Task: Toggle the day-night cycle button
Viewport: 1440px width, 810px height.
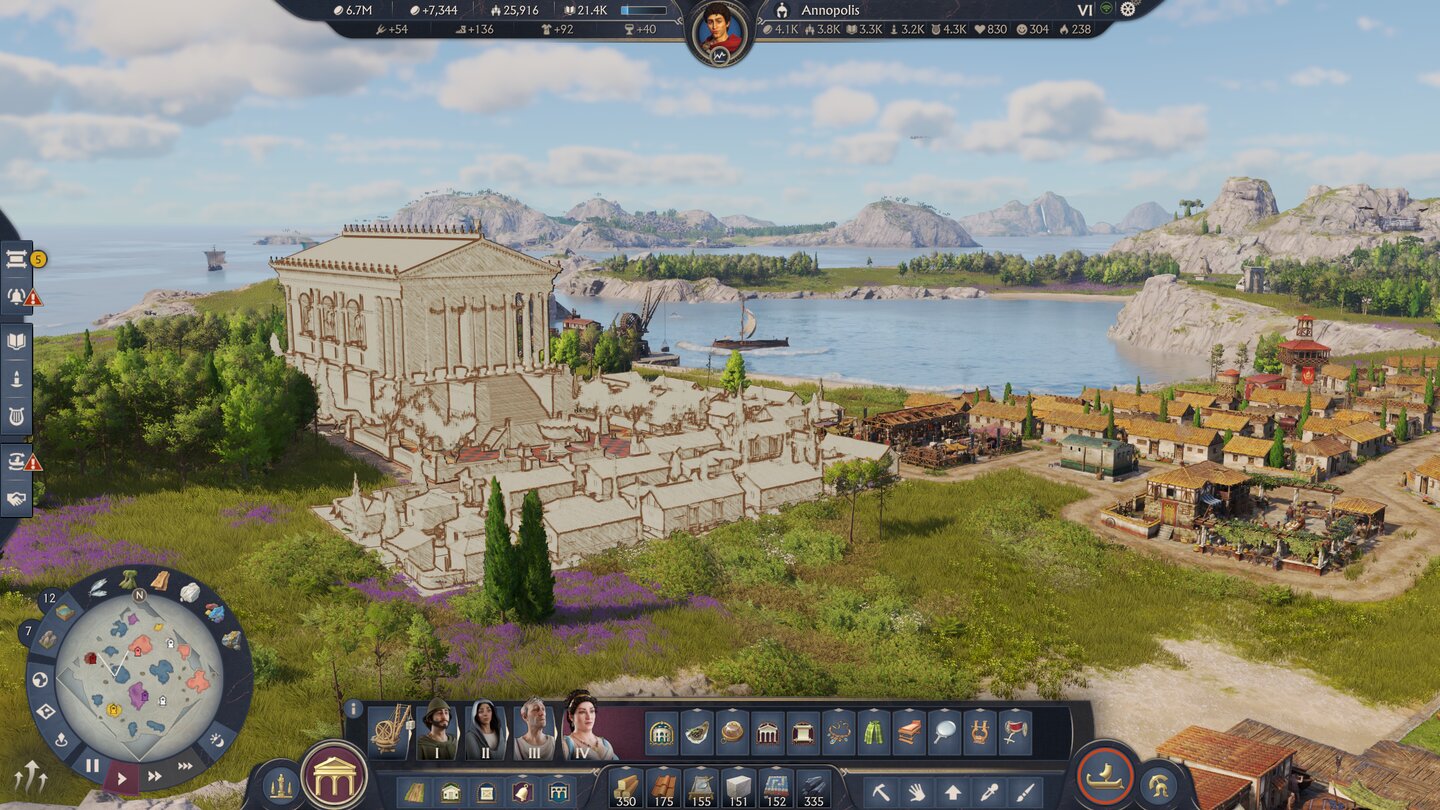Action: point(217,741)
